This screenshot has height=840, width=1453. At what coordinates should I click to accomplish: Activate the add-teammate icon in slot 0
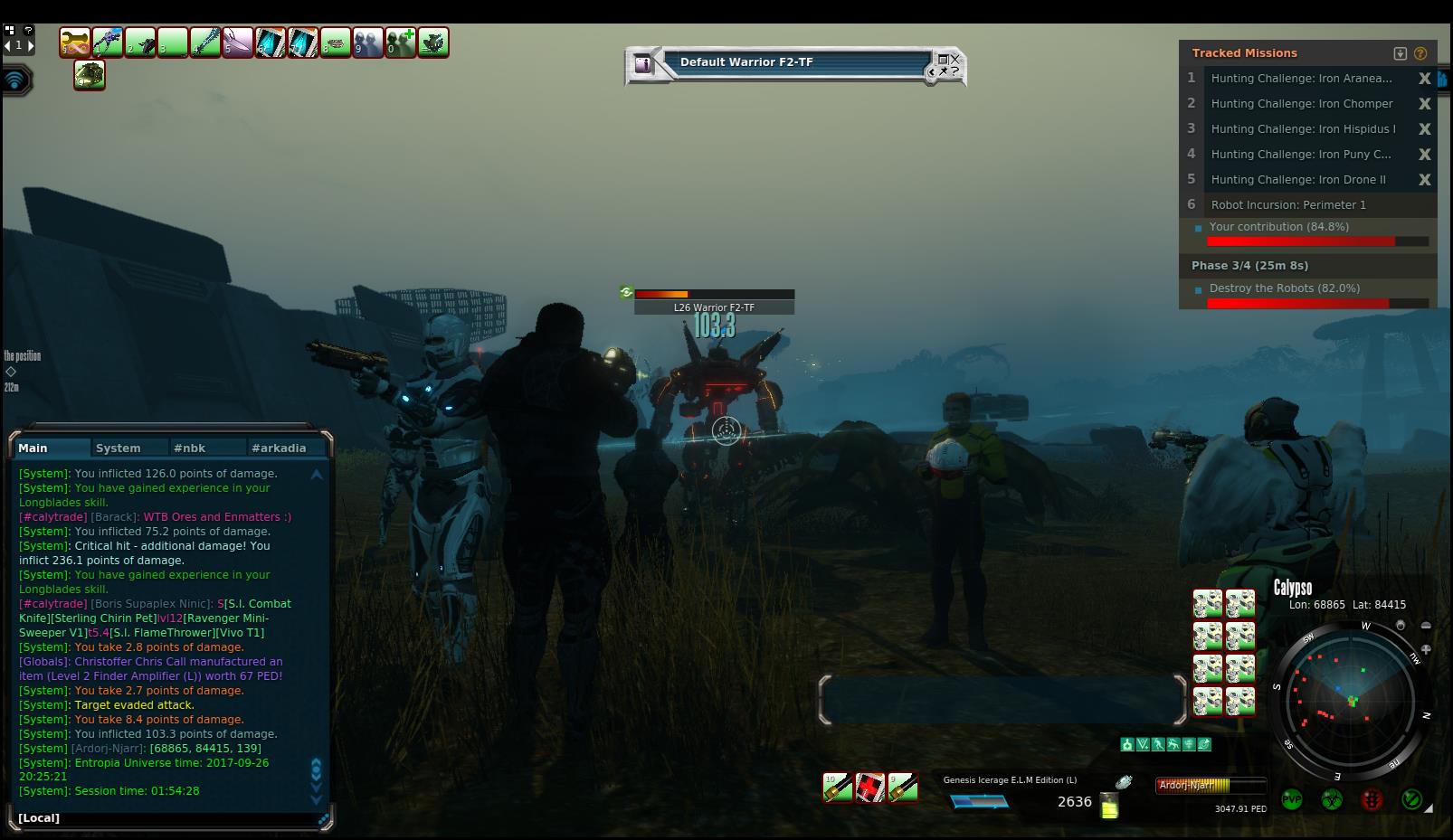[401, 42]
